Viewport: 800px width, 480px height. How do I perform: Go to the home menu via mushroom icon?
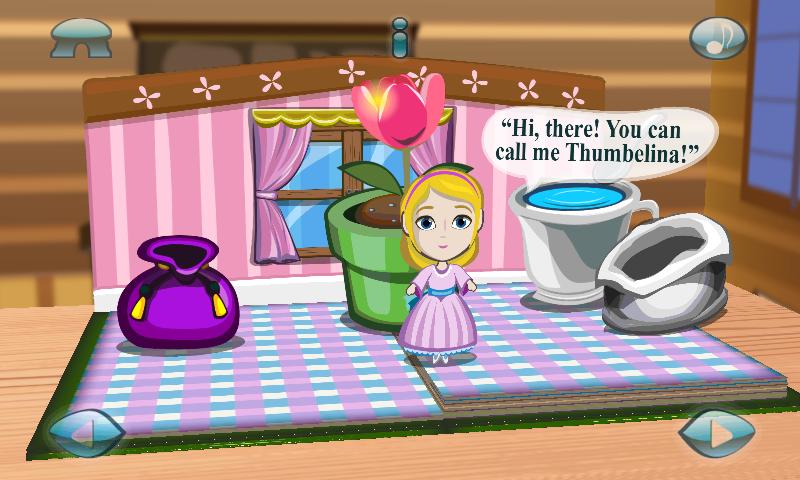pos(81,39)
